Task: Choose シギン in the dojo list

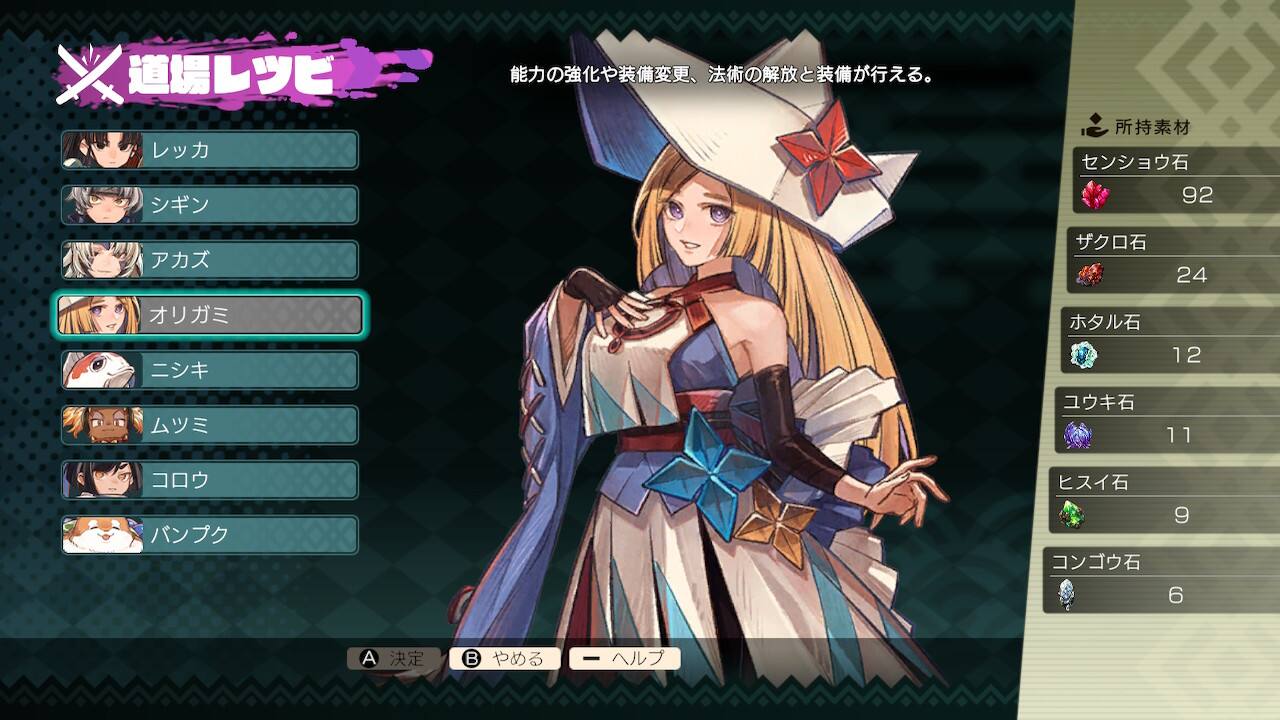Action: click(x=210, y=205)
